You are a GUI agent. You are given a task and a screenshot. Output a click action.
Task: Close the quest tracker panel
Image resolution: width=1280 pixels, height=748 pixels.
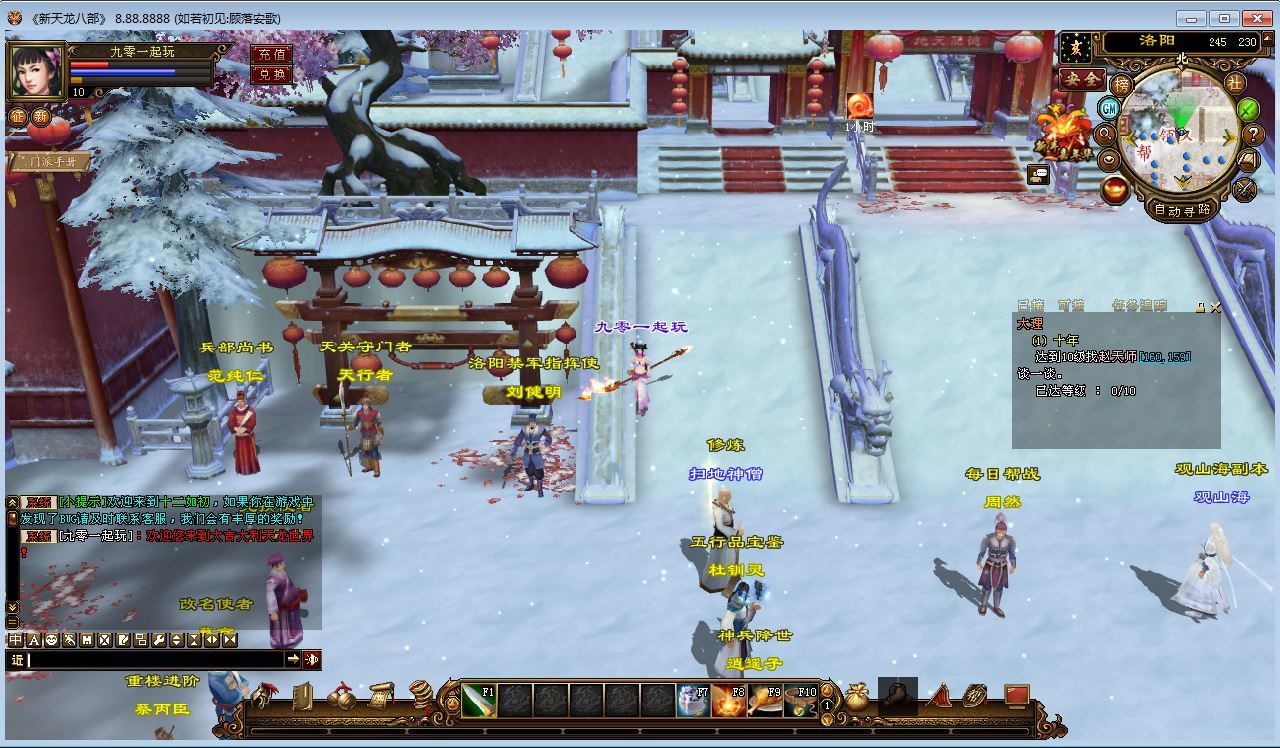(1215, 307)
